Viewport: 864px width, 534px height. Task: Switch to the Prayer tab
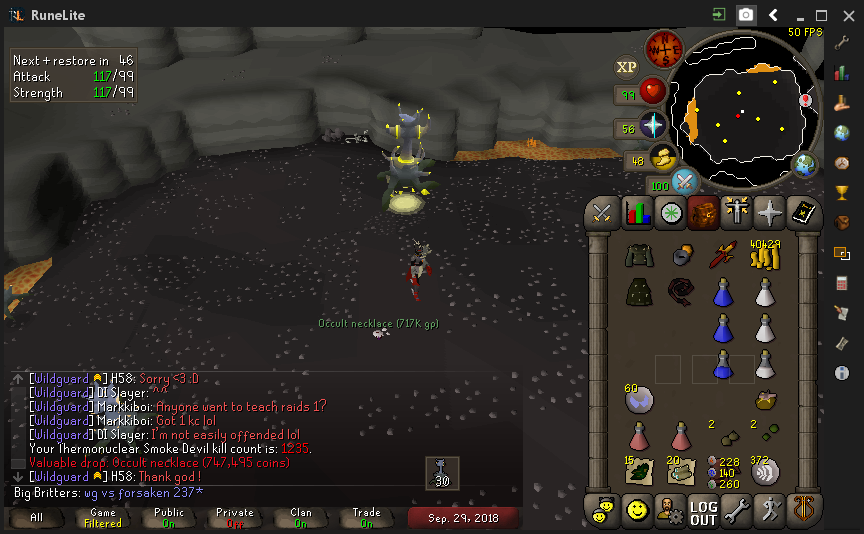click(x=770, y=212)
